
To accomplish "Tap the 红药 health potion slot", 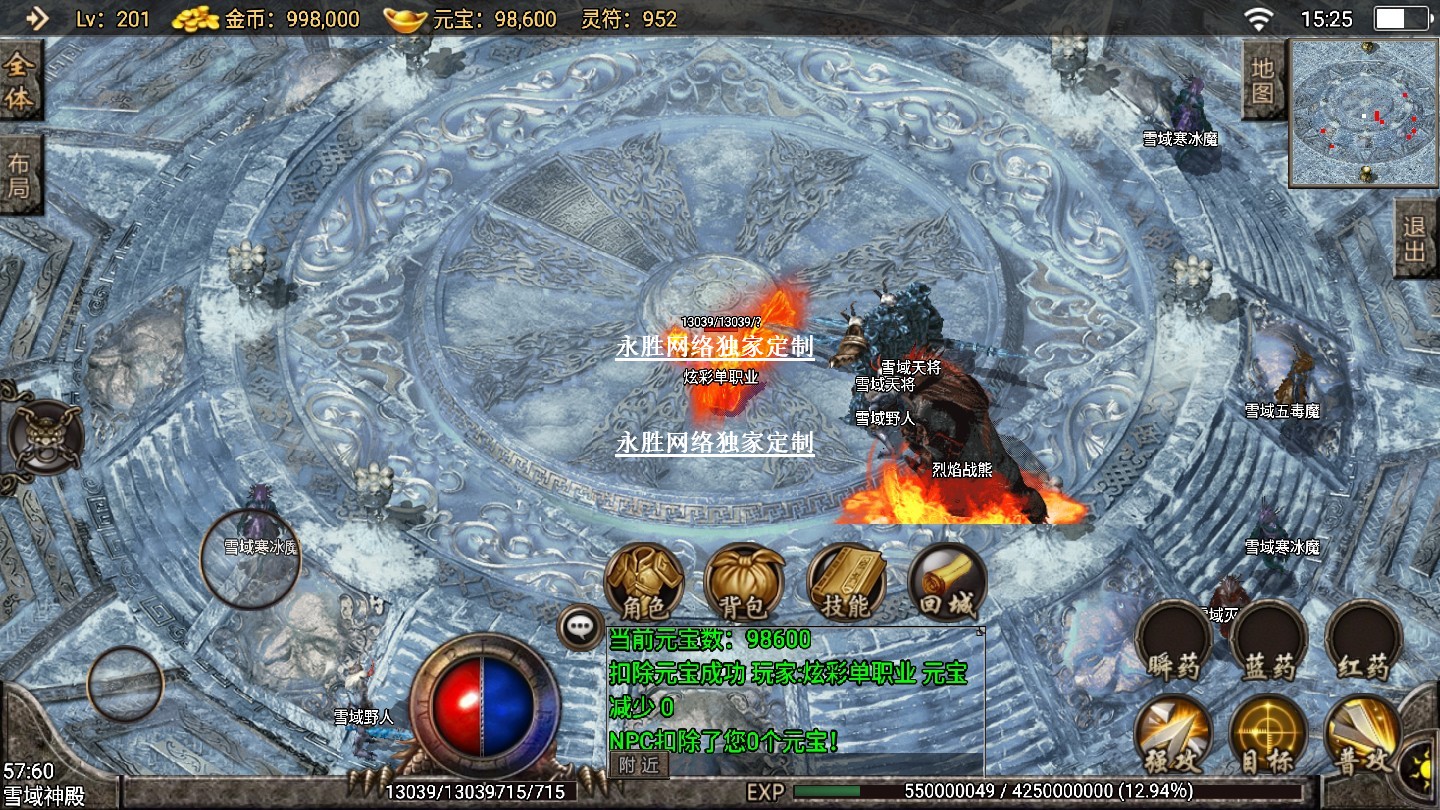I will coord(1363,640).
